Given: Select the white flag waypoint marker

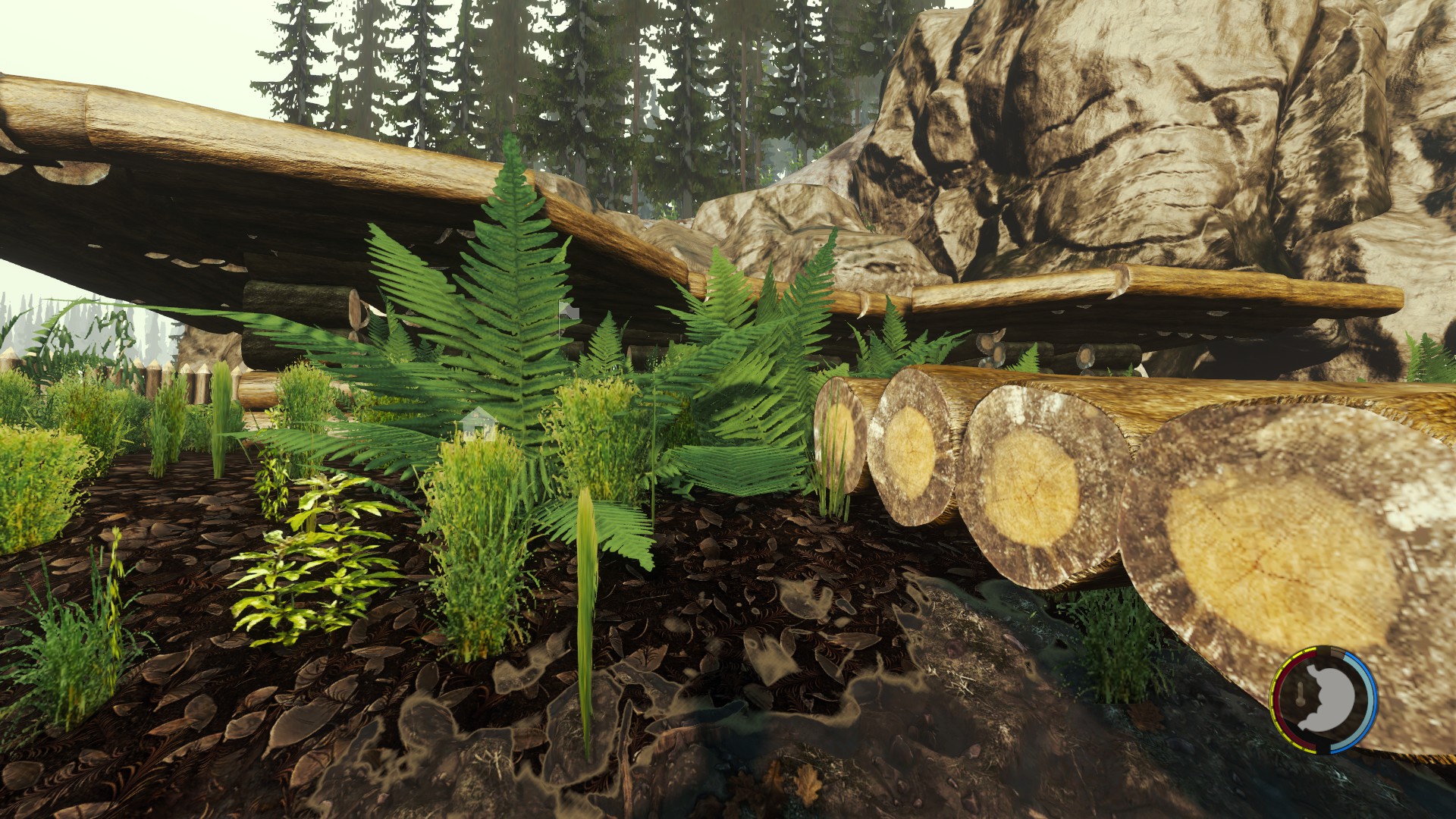Looking at the screenshot, I should pos(568,311).
